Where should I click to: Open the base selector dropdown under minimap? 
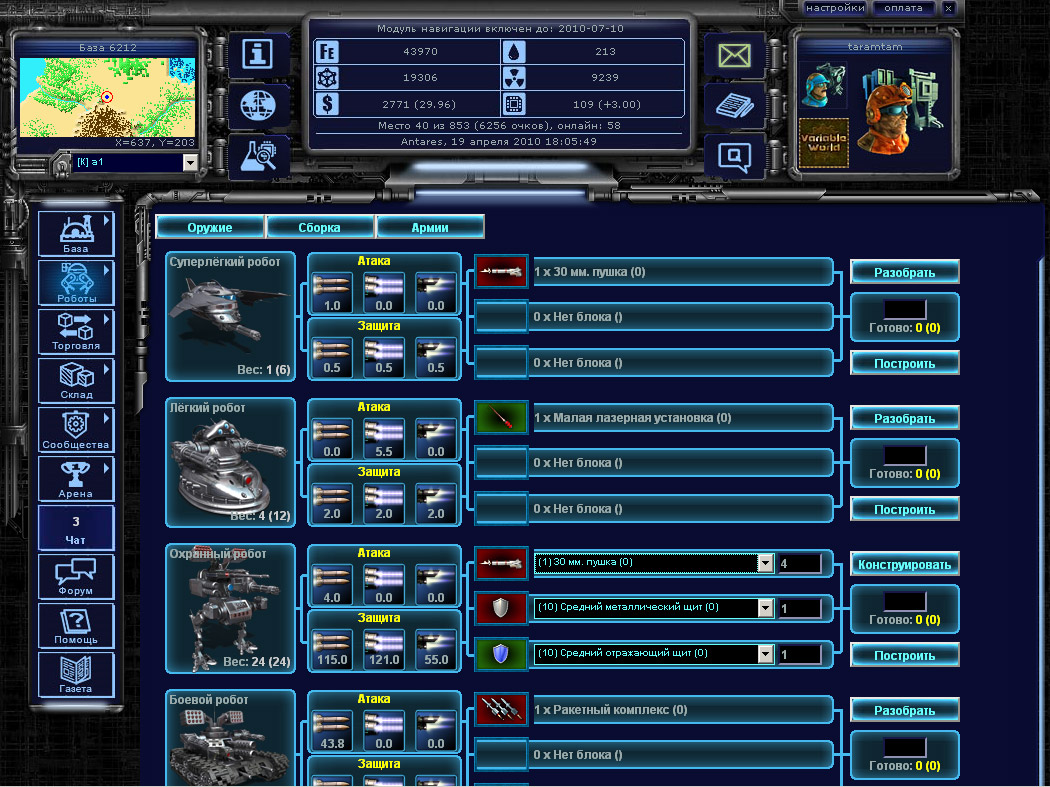(132, 162)
